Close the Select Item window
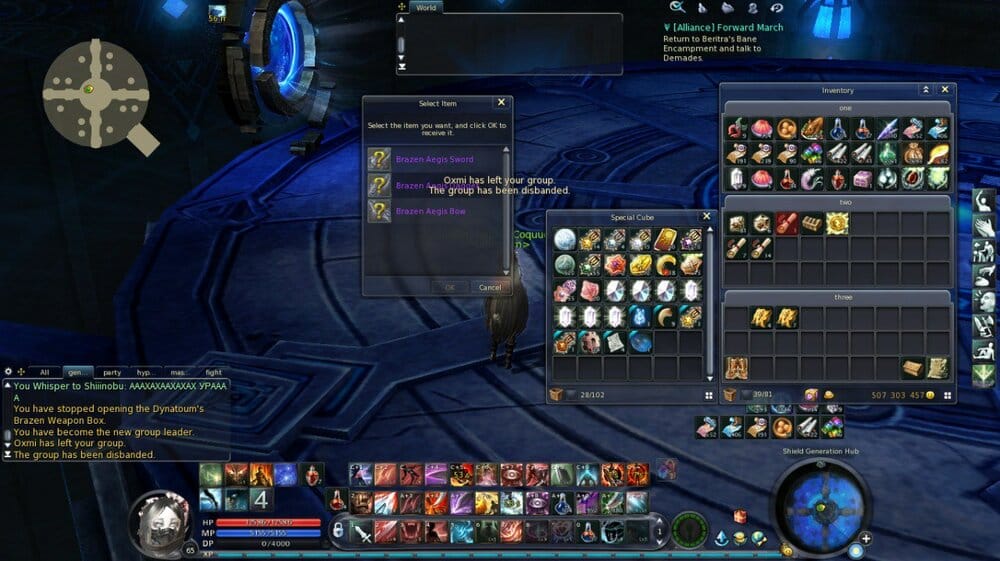Image resolution: width=1000 pixels, height=561 pixels. tap(501, 103)
